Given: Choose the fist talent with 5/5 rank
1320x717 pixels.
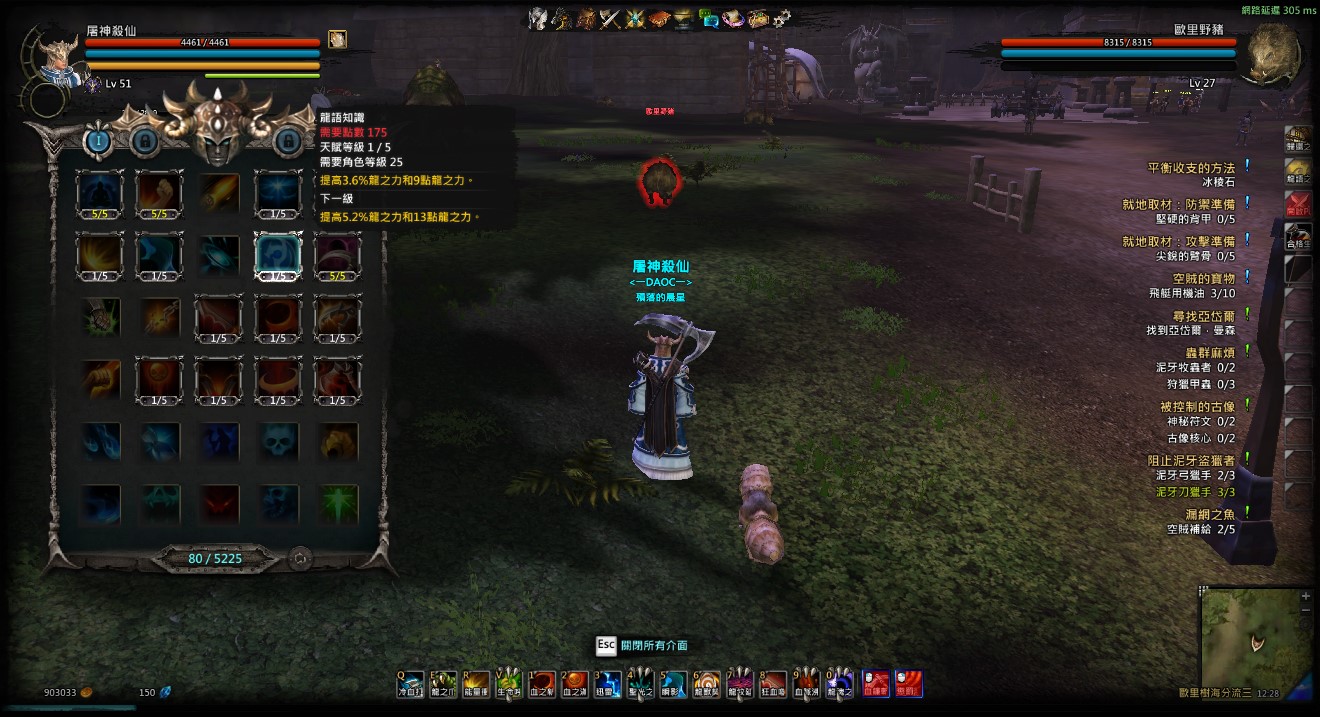Looking at the screenshot, I should (x=160, y=194).
